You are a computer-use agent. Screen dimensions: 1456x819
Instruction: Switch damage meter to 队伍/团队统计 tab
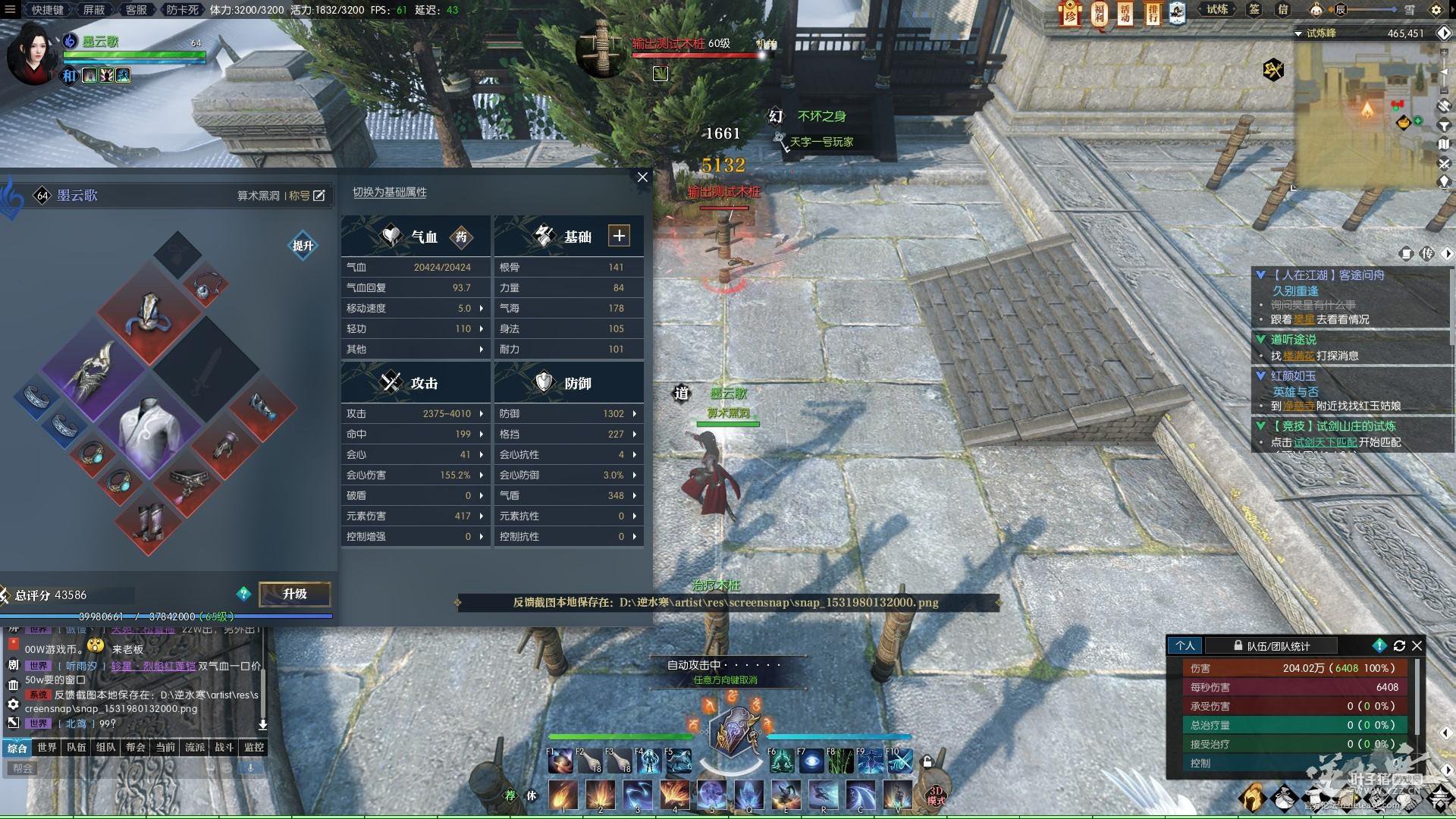pos(1278,646)
